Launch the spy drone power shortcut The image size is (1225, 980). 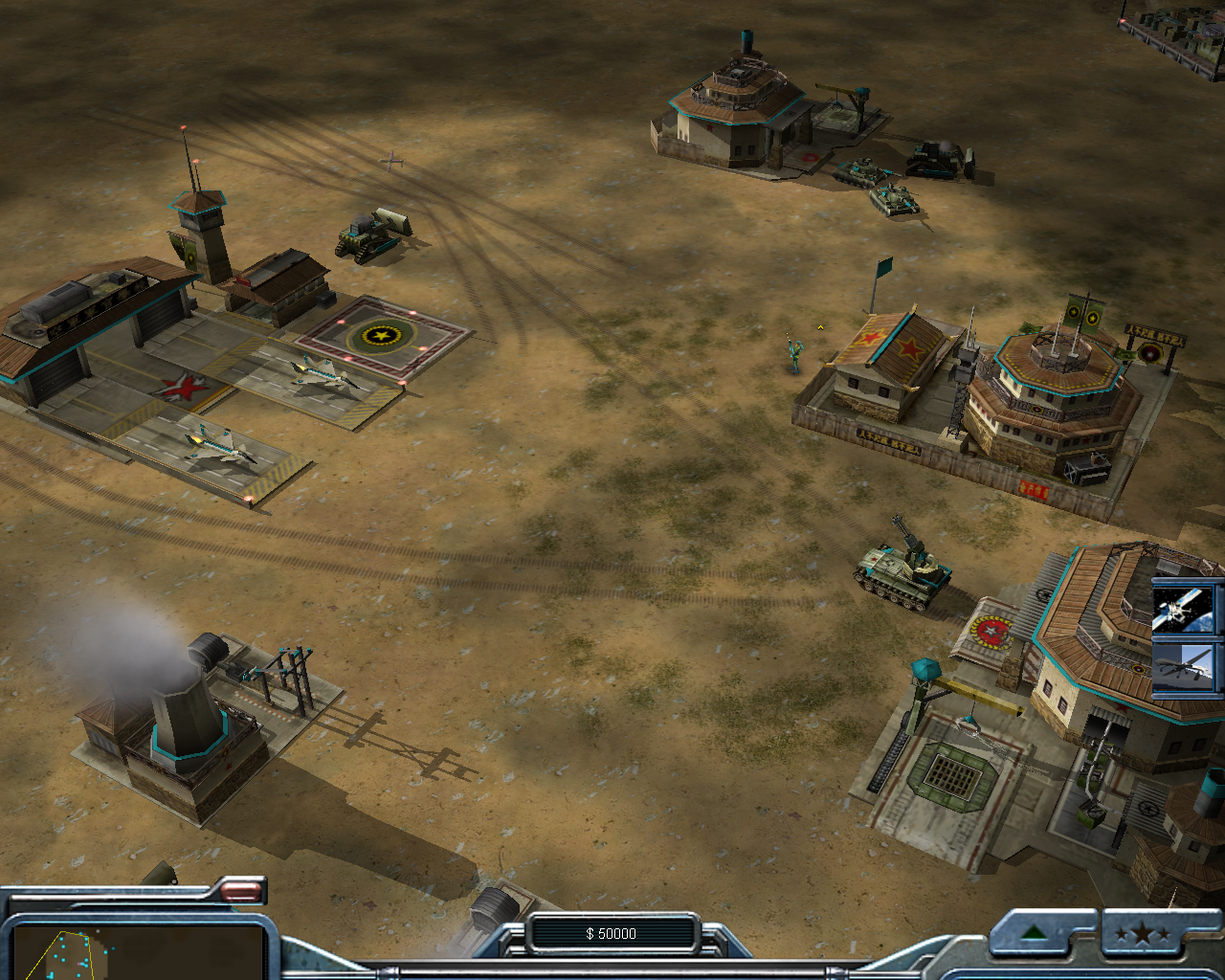1184,666
